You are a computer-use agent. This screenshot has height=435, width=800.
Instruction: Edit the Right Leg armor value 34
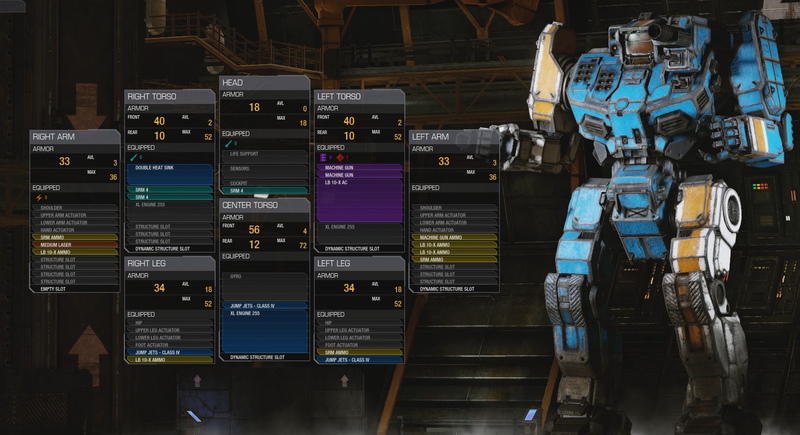click(159, 289)
